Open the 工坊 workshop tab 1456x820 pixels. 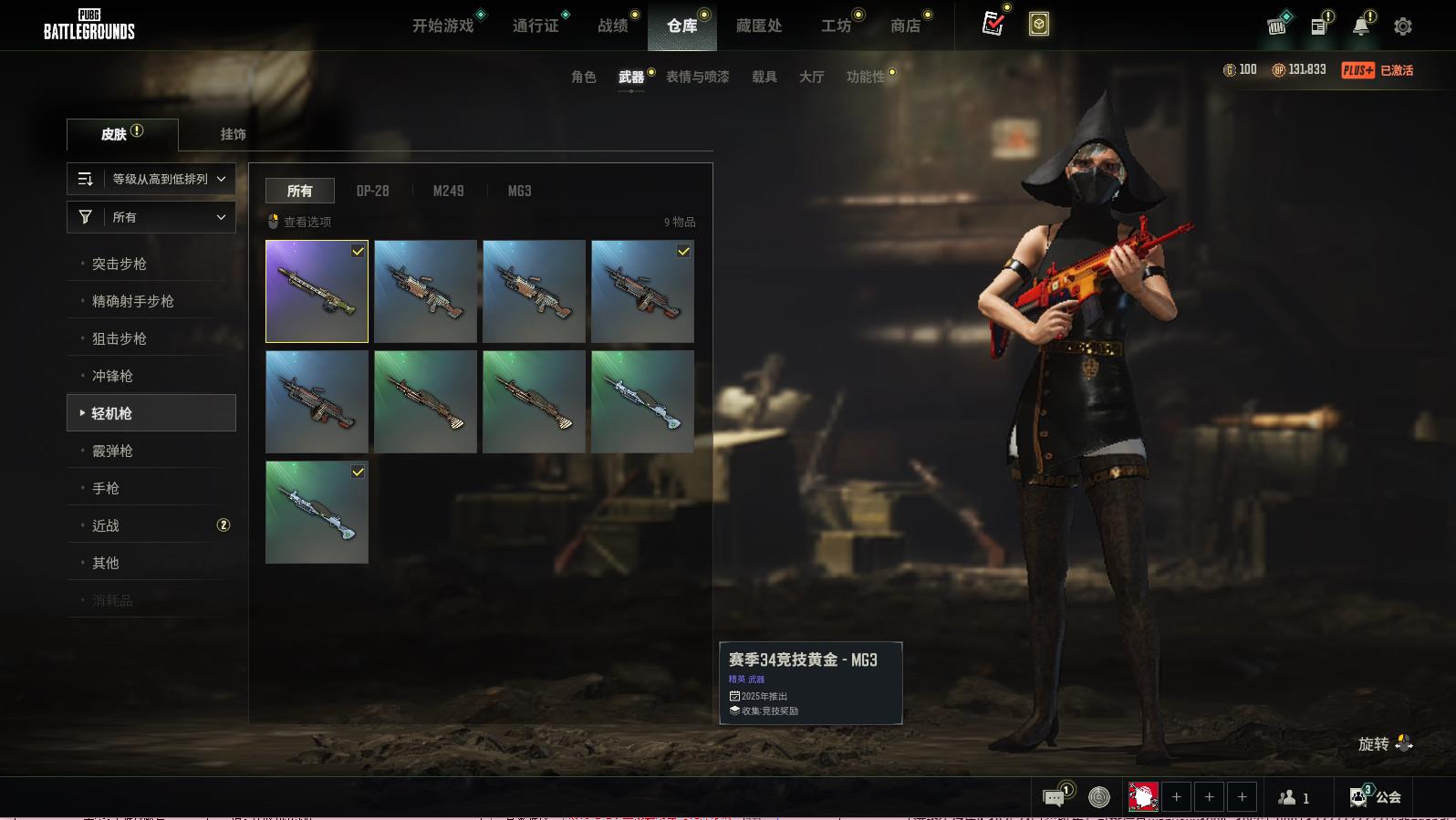coord(836,26)
